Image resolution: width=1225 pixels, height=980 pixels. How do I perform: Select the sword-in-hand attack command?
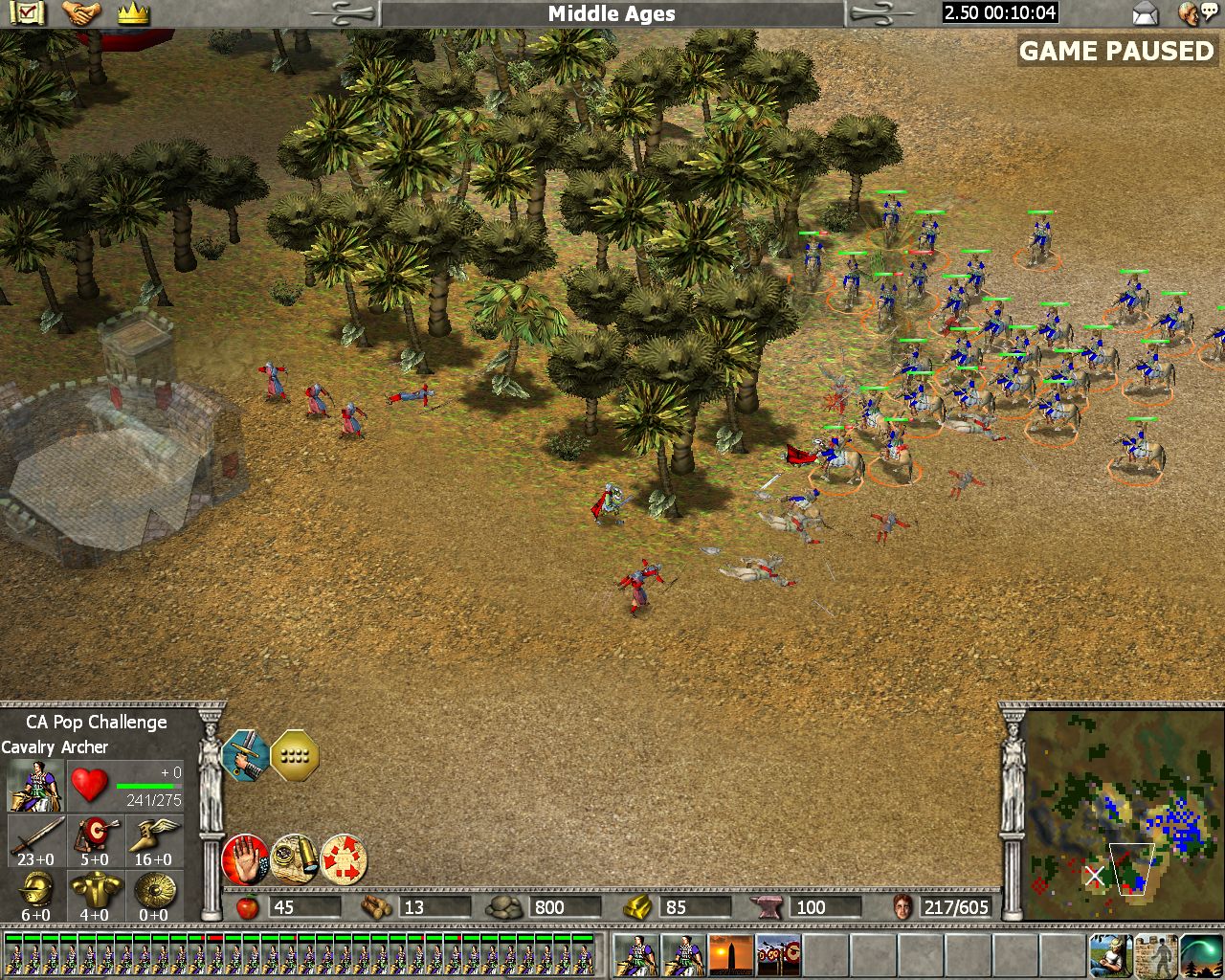[x=244, y=756]
